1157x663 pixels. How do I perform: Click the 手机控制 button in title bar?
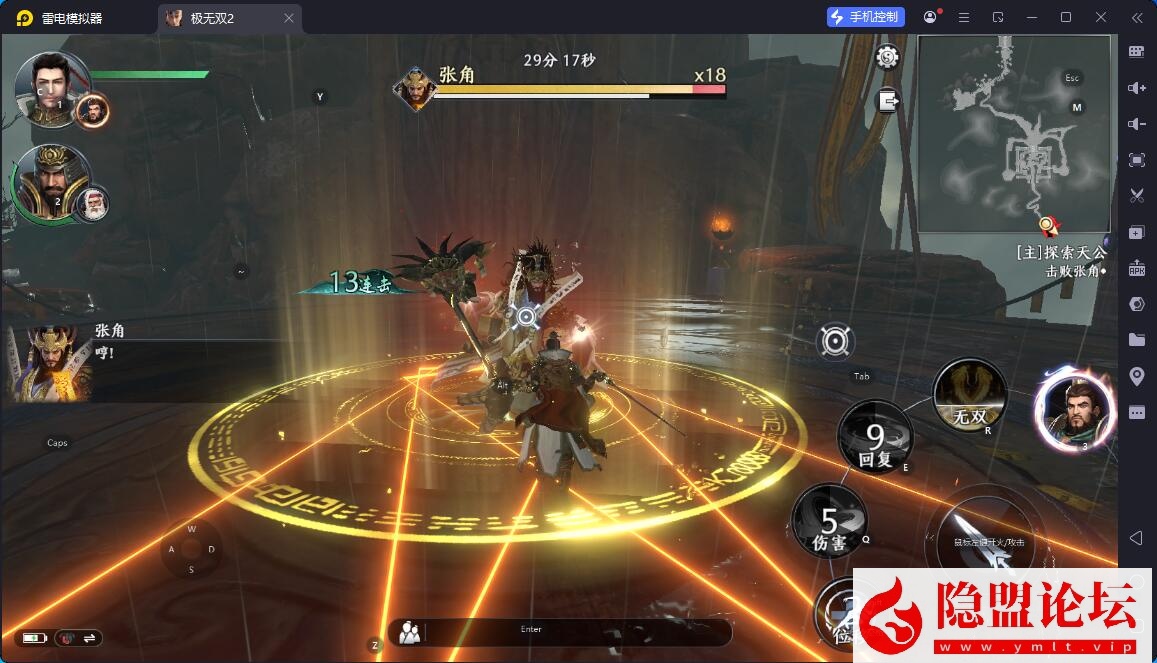(x=866, y=17)
